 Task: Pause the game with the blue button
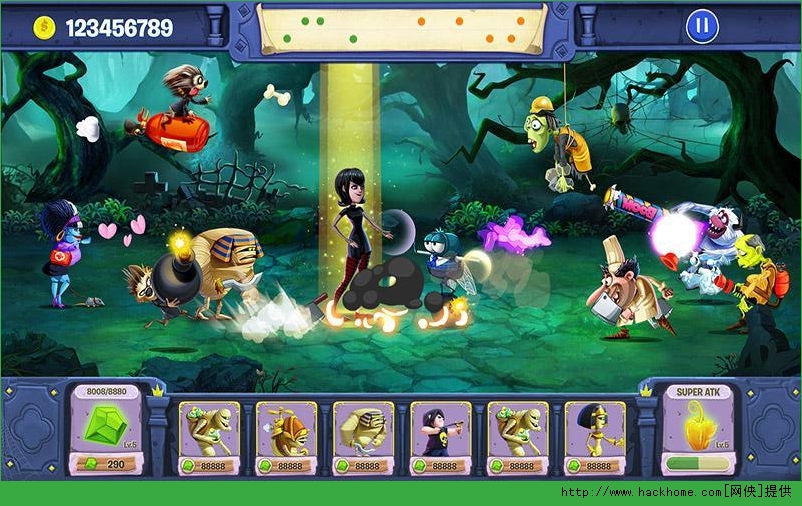click(702, 27)
